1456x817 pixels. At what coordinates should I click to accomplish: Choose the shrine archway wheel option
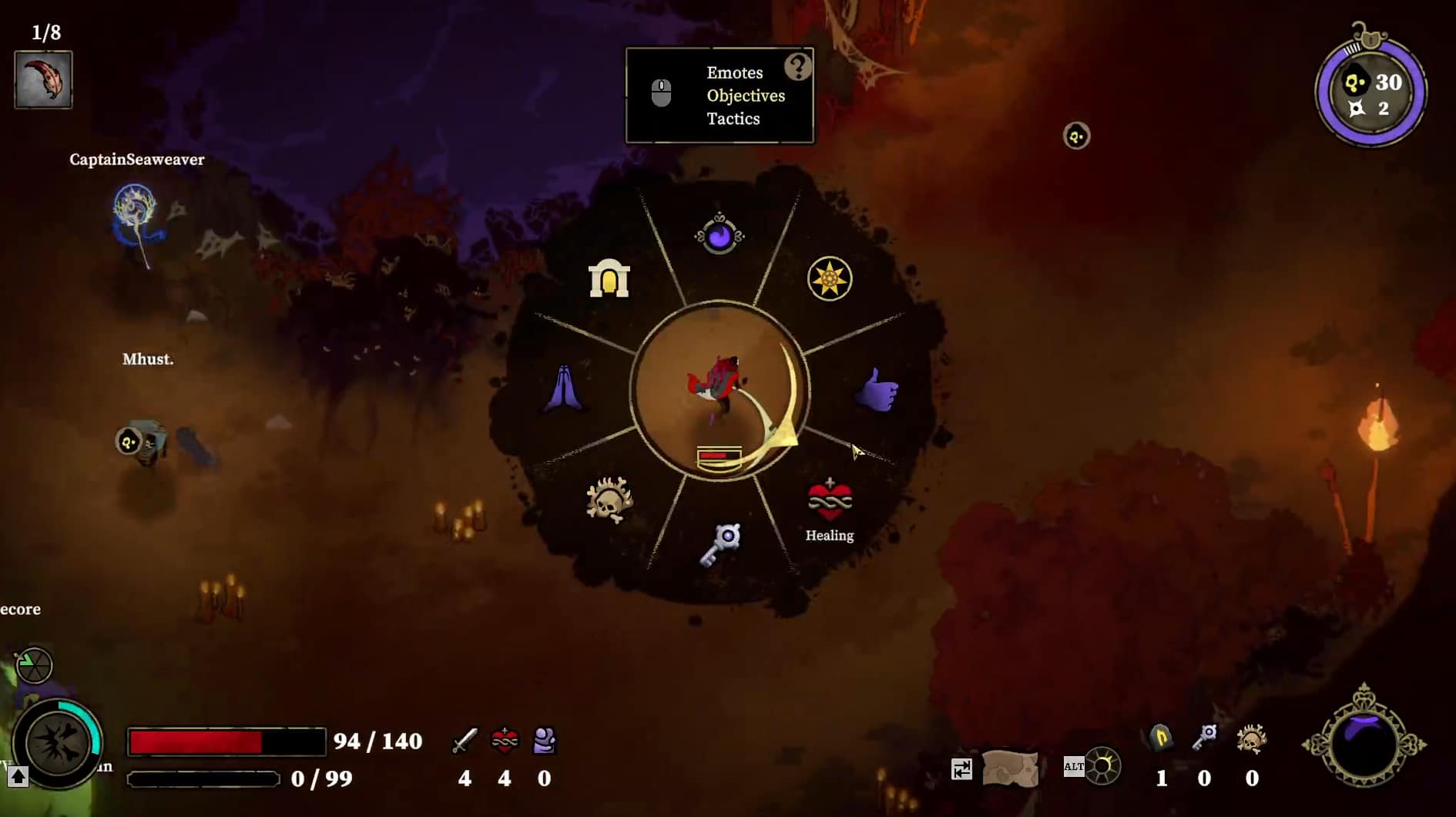click(609, 278)
